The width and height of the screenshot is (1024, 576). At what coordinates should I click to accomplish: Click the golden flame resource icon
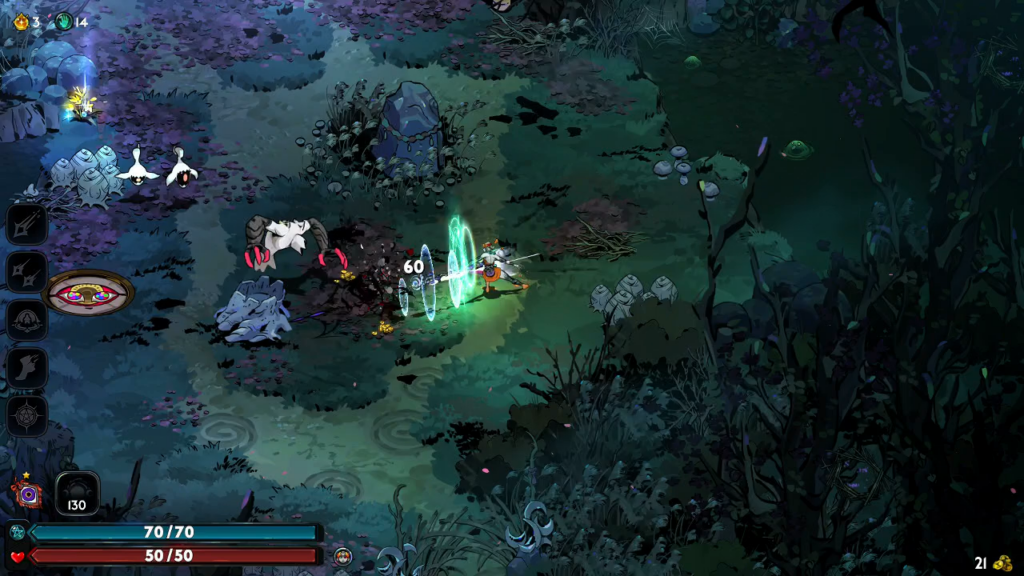coord(20,21)
